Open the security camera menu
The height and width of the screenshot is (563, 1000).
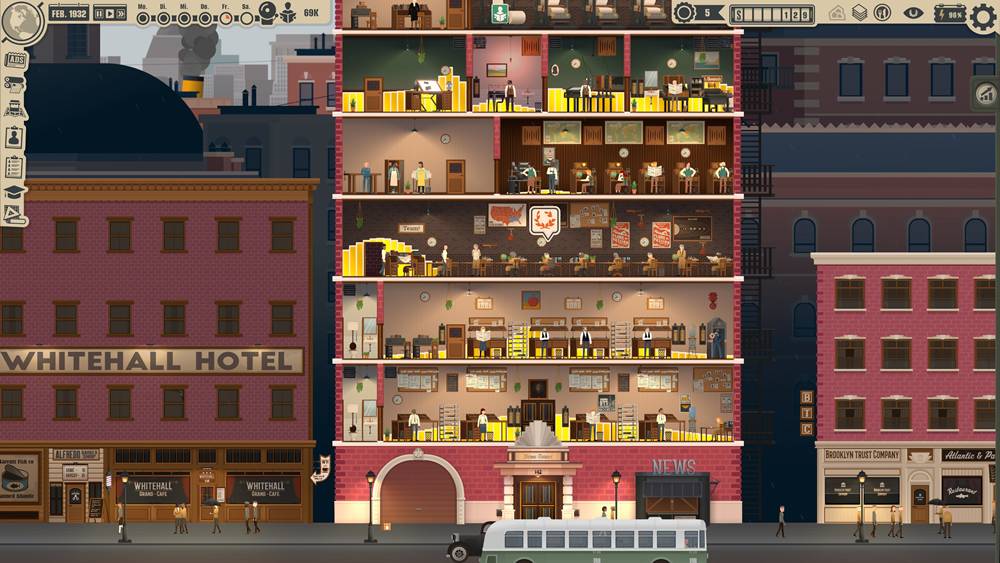[x=15, y=85]
